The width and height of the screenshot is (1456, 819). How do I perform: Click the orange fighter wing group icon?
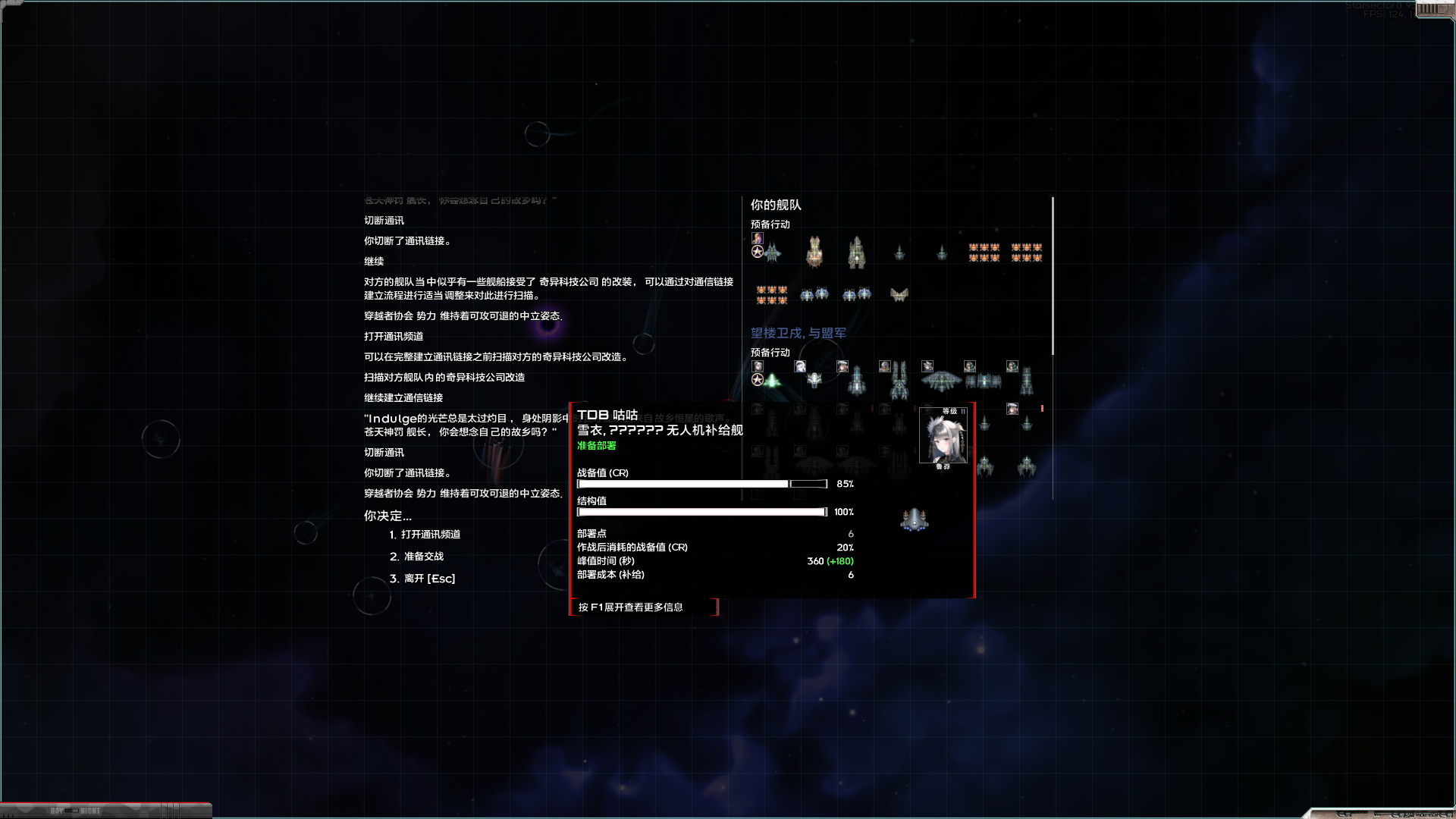[984, 253]
